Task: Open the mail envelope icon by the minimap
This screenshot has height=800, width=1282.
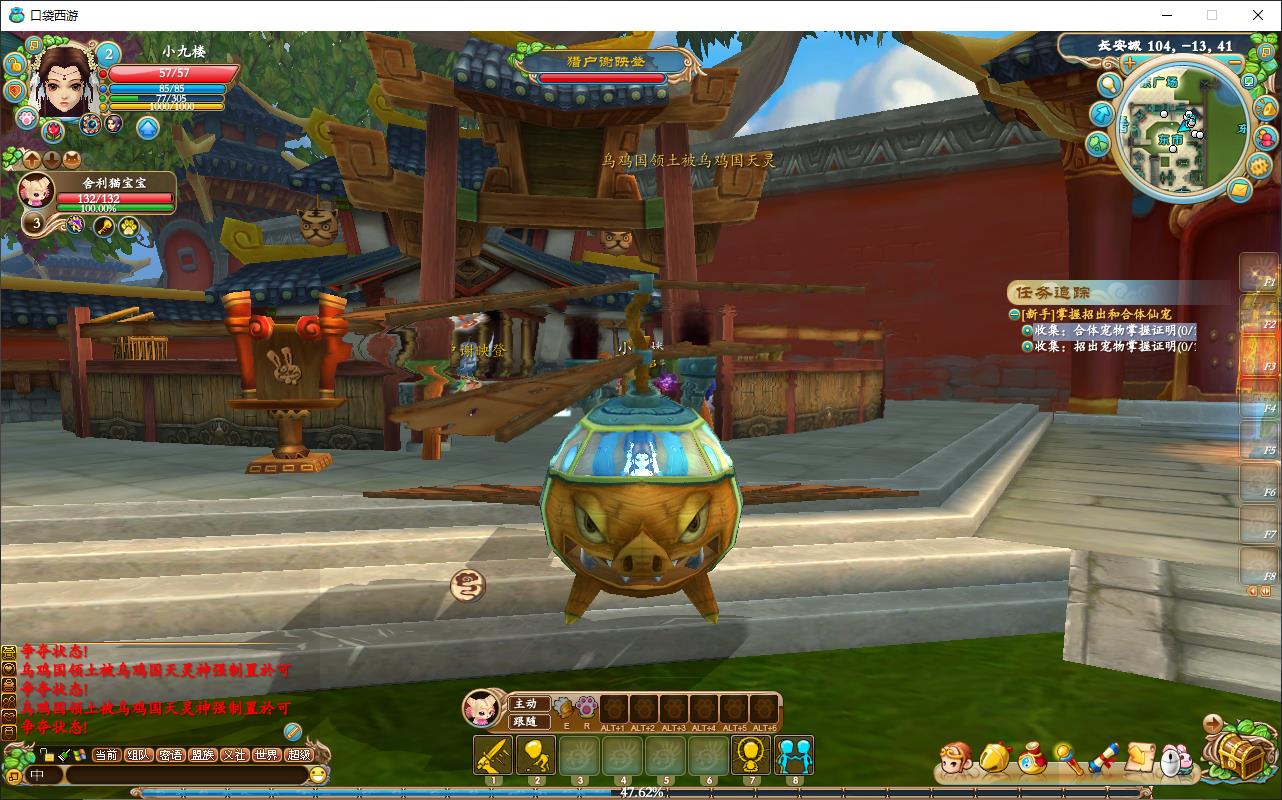Action: (1239, 189)
